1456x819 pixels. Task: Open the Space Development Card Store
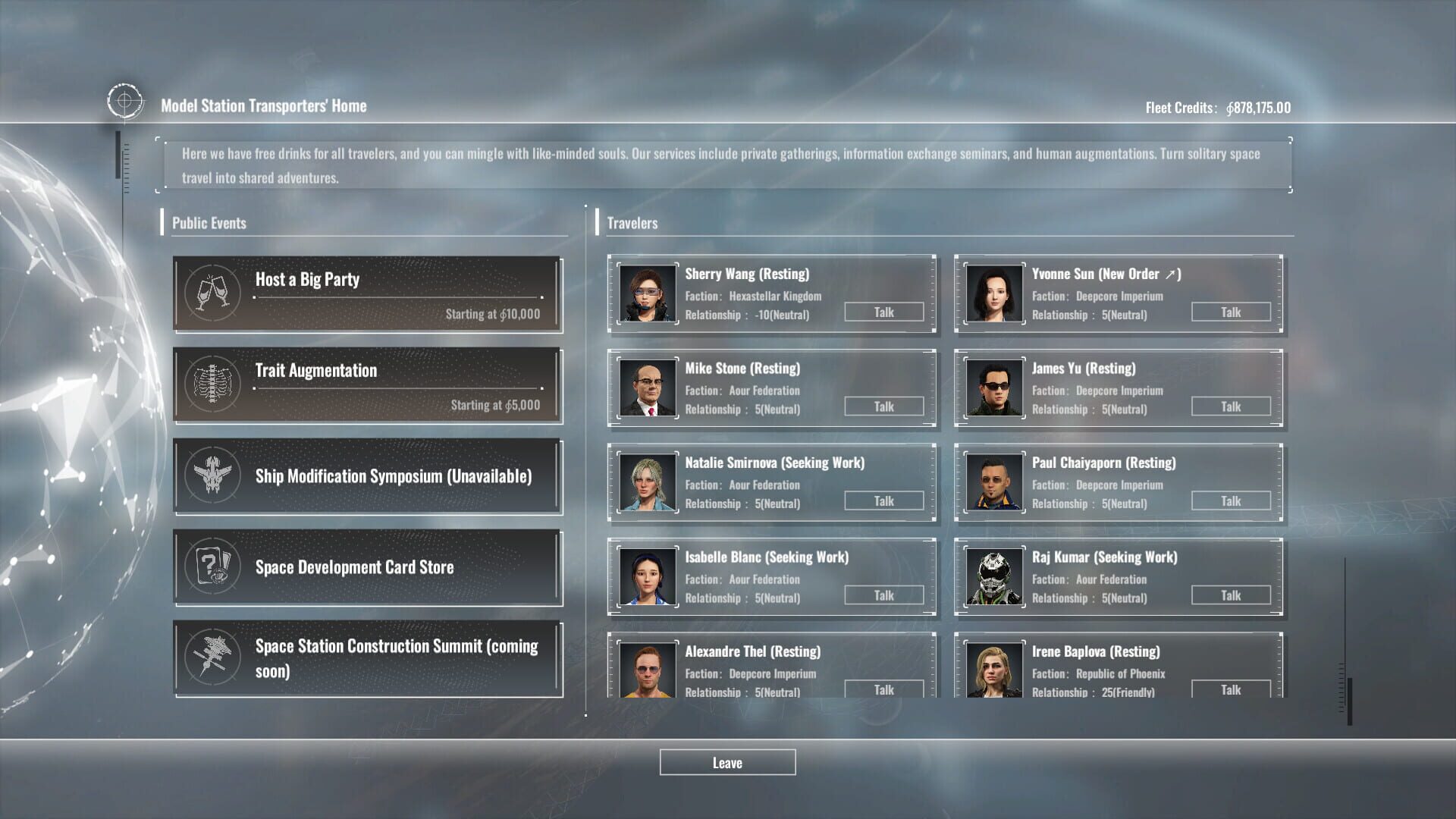click(368, 567)
